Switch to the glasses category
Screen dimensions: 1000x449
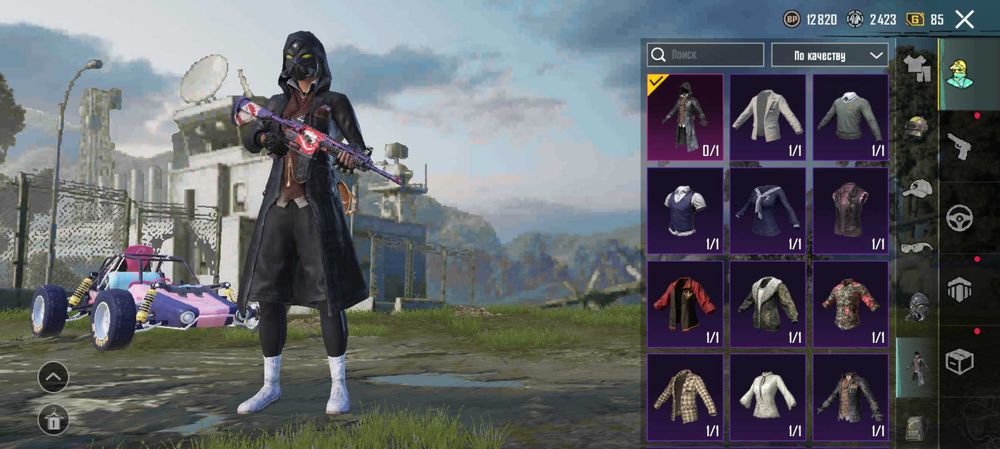(916, 247)
